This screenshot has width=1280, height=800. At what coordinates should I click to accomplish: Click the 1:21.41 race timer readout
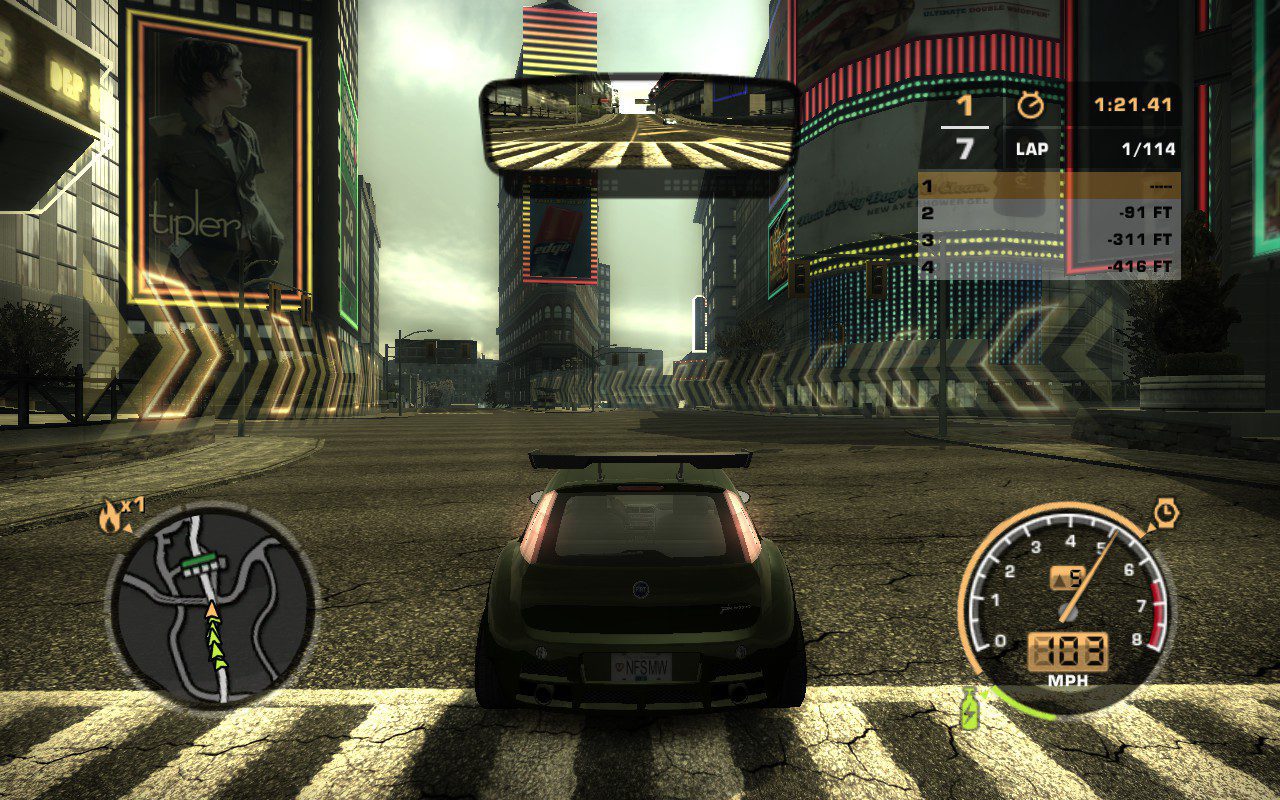[1130, 103]
